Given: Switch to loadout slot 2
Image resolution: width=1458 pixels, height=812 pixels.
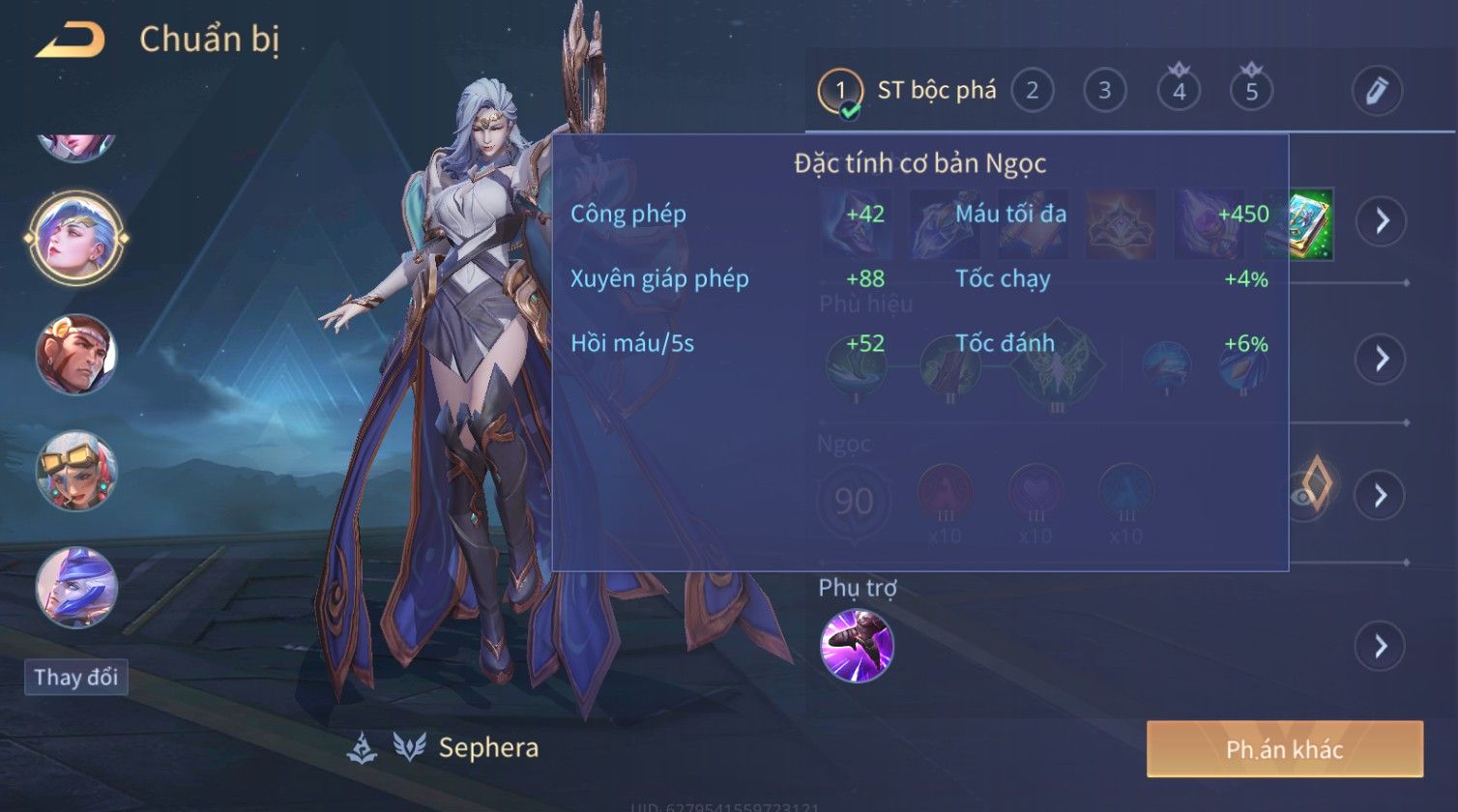Looking at the screenshot, I should point(1032,91).
